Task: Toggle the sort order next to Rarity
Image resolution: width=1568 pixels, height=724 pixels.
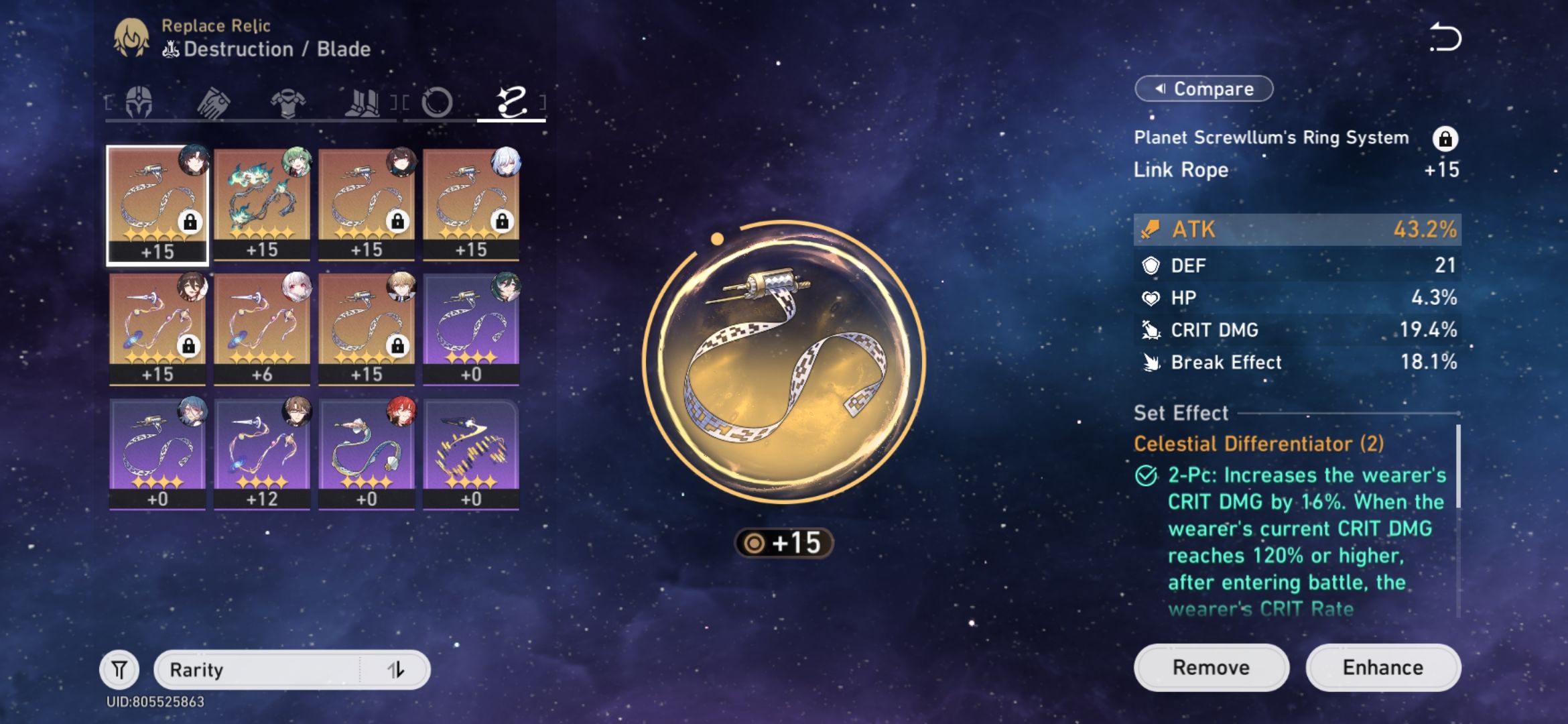Action: (x=397, y=669)
